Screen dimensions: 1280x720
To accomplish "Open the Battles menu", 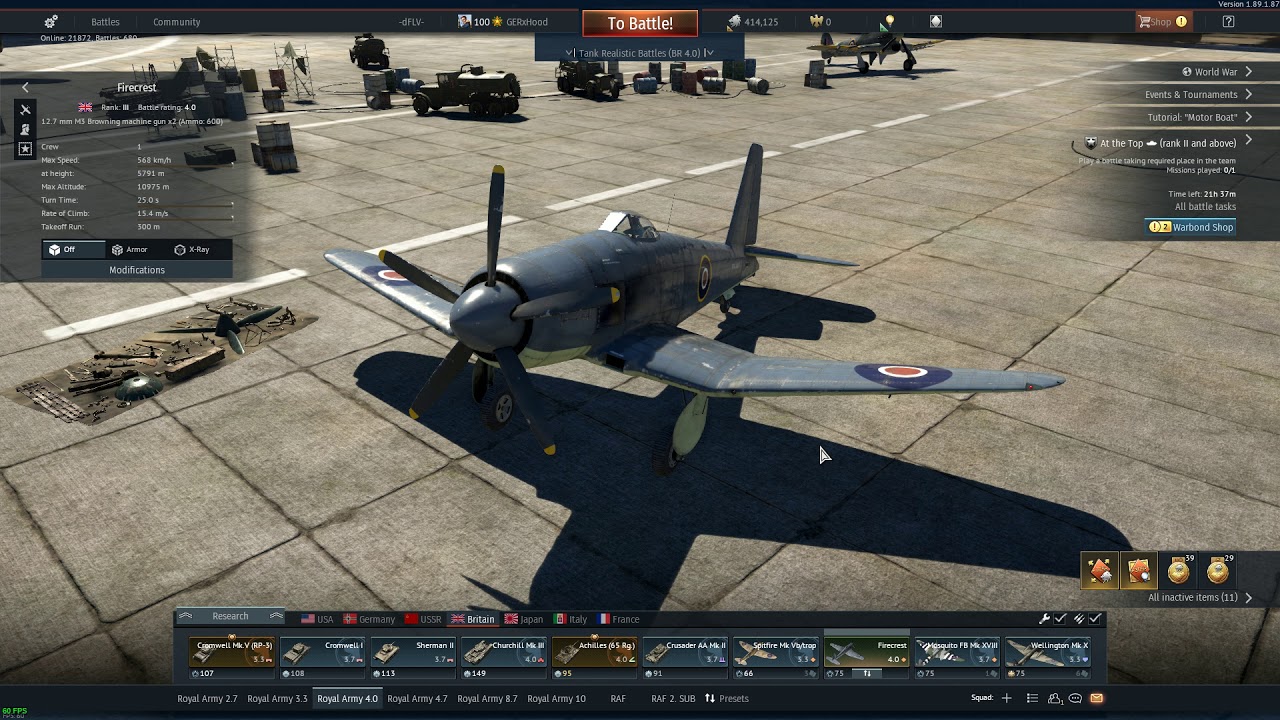I will 105,22.
